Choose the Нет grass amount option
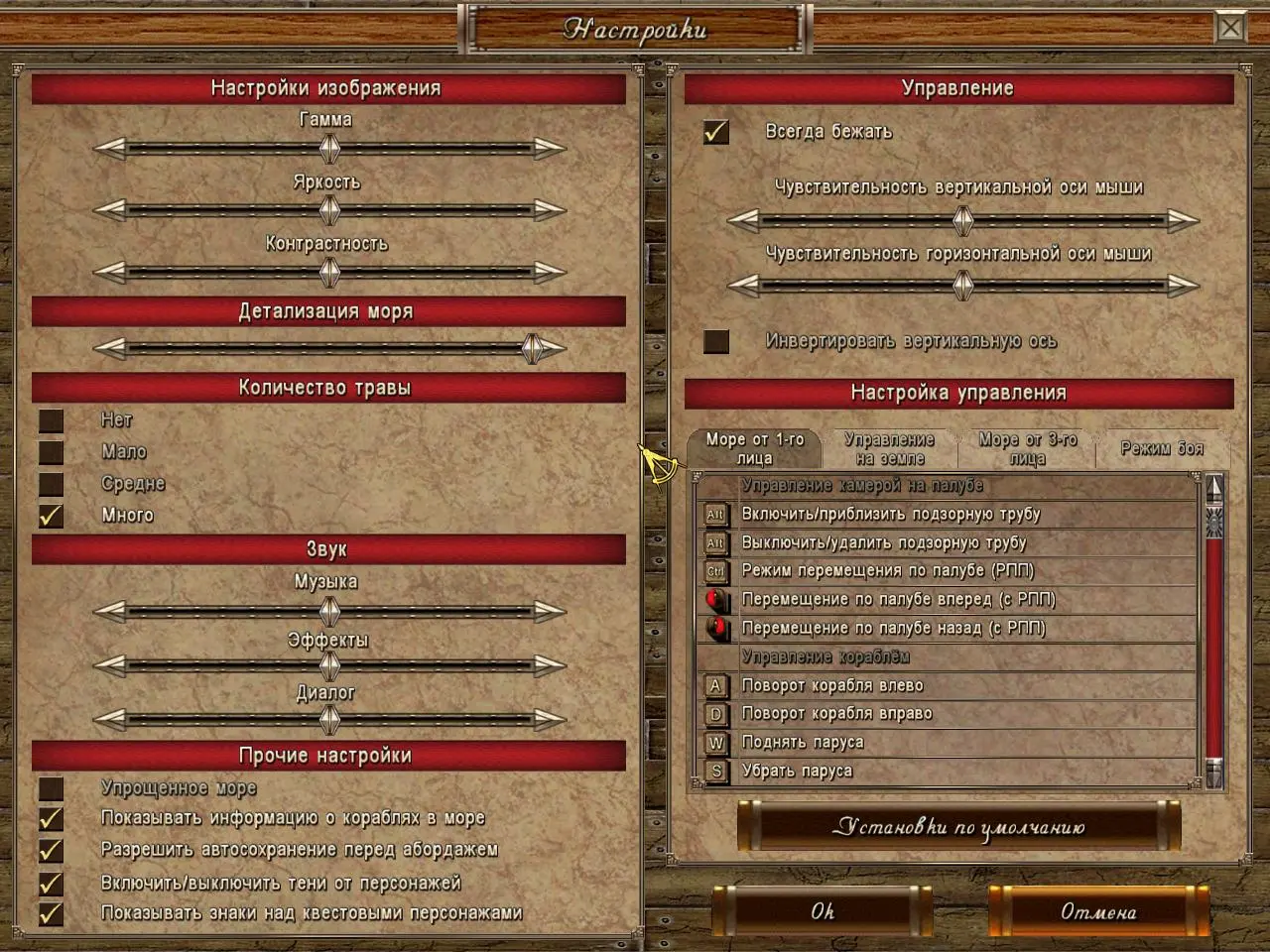 [x=52, y=420]
